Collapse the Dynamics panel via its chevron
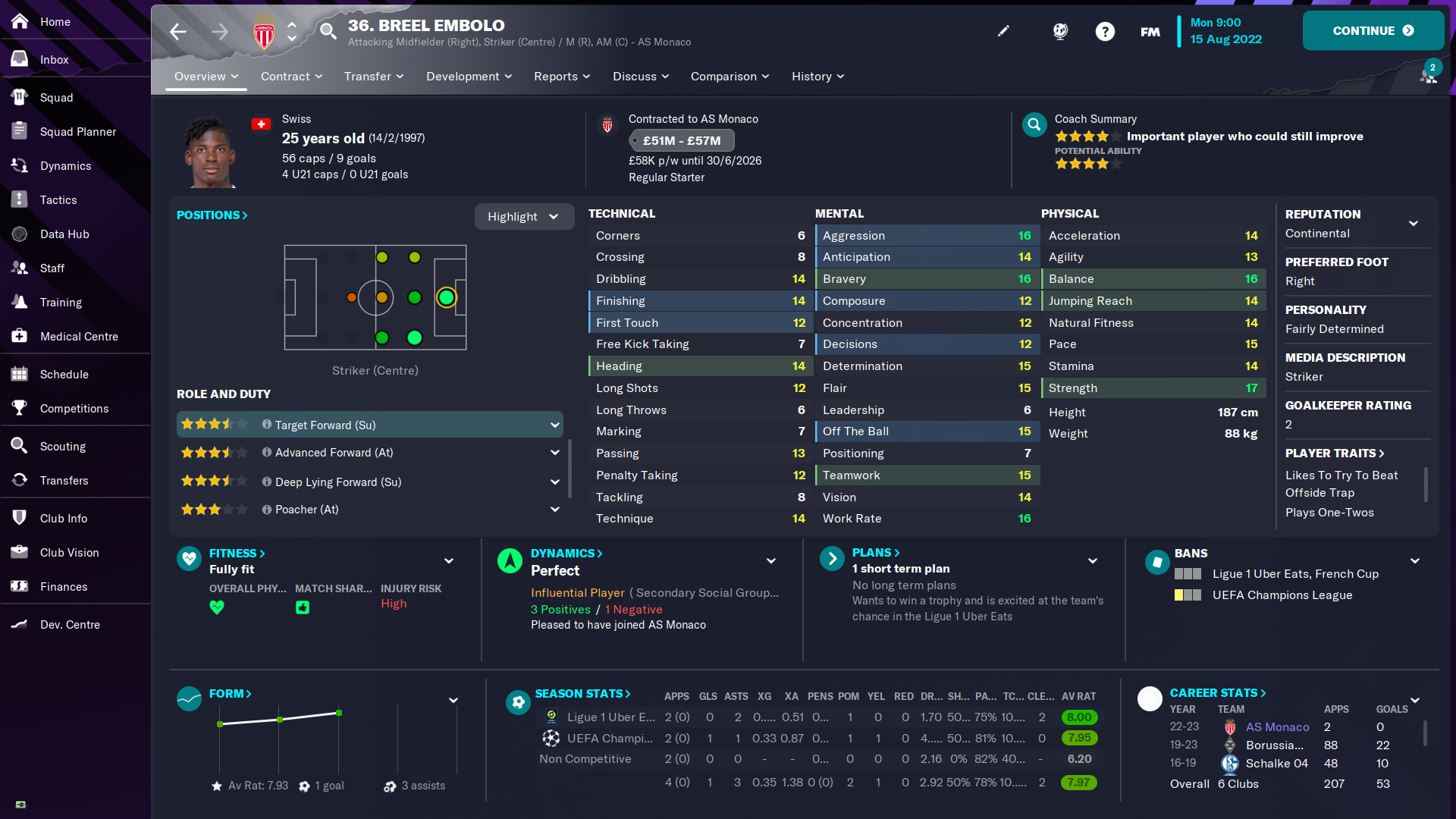The height and width of the screenshot is (819, 1456). [x=771, y=561]
